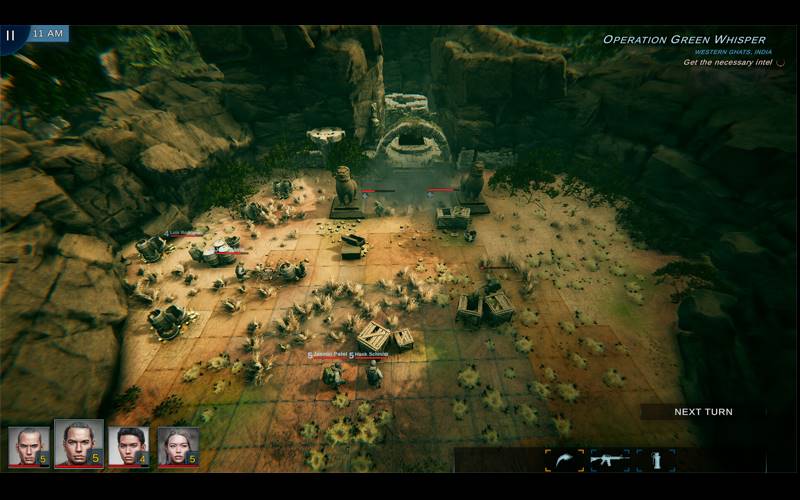The image size is (800, 500).
Task: Pause the game with the pause button
Action: pyautogui.click(x=11, y=35)
